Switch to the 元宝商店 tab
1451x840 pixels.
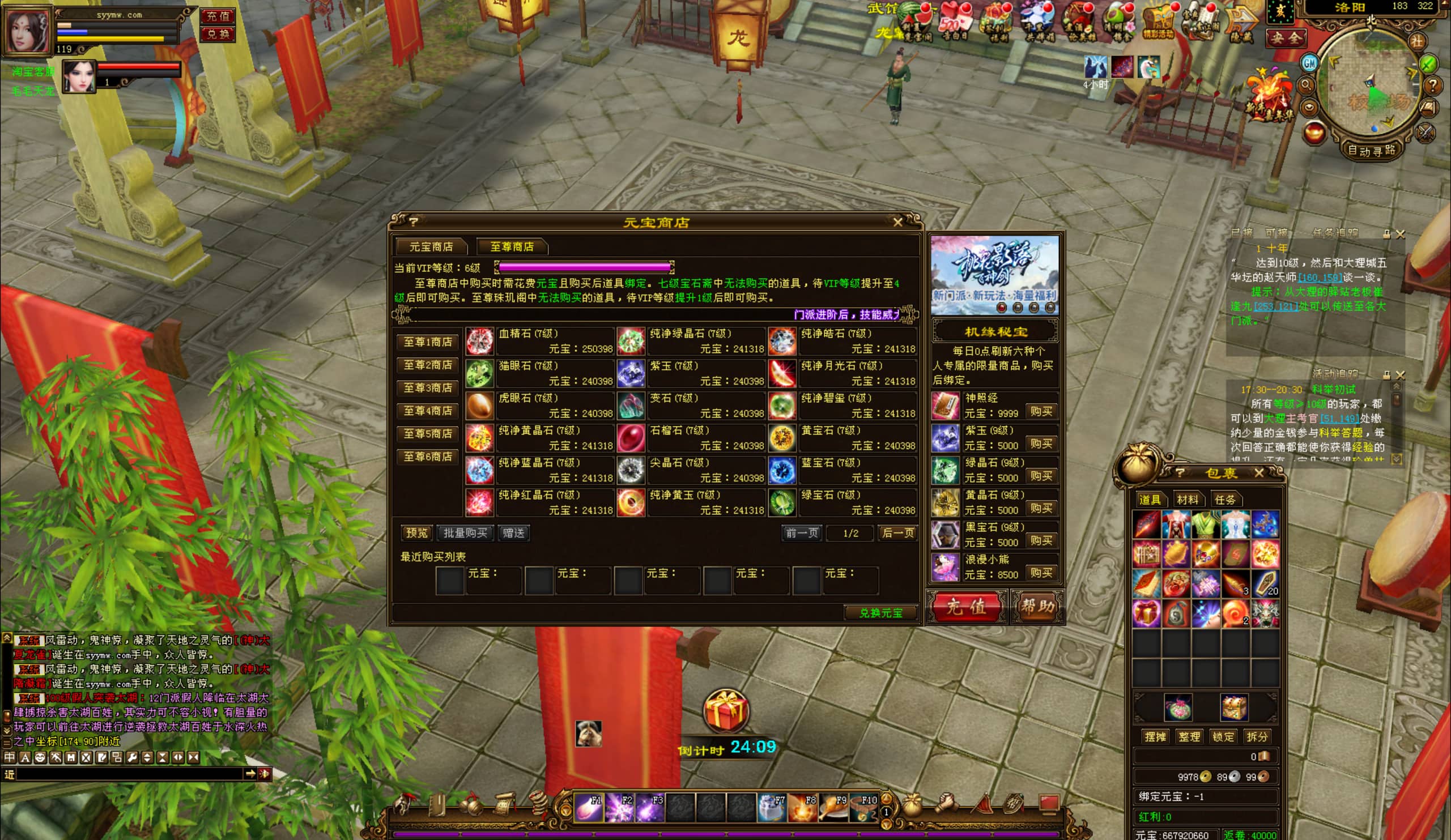coord(431,247)
